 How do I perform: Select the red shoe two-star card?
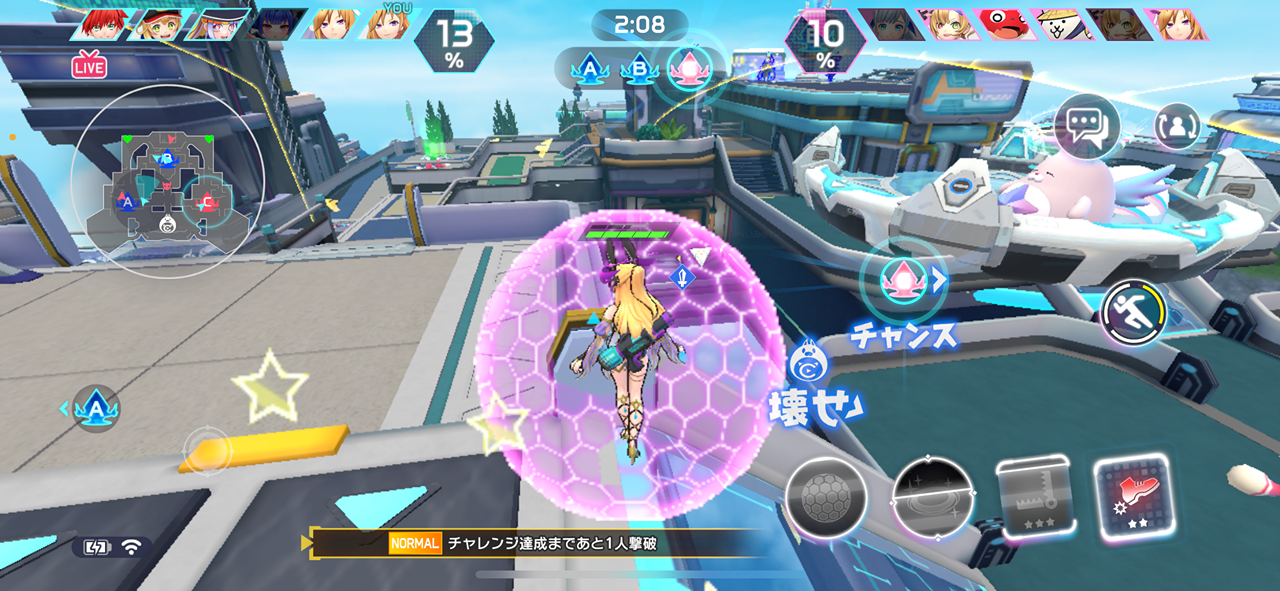coord(1133,497)
